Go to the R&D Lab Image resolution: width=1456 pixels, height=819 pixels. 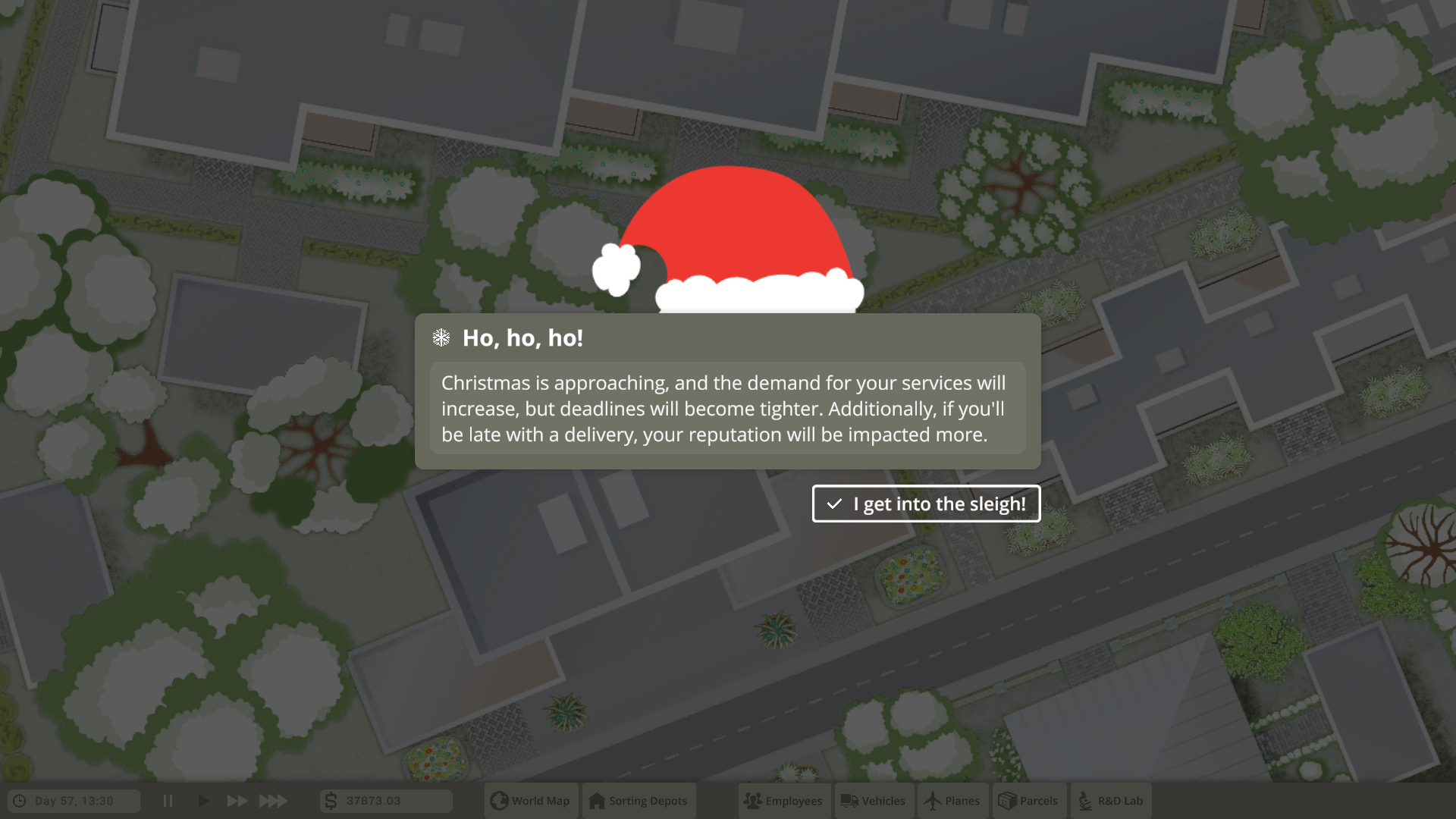point(1111,801)
